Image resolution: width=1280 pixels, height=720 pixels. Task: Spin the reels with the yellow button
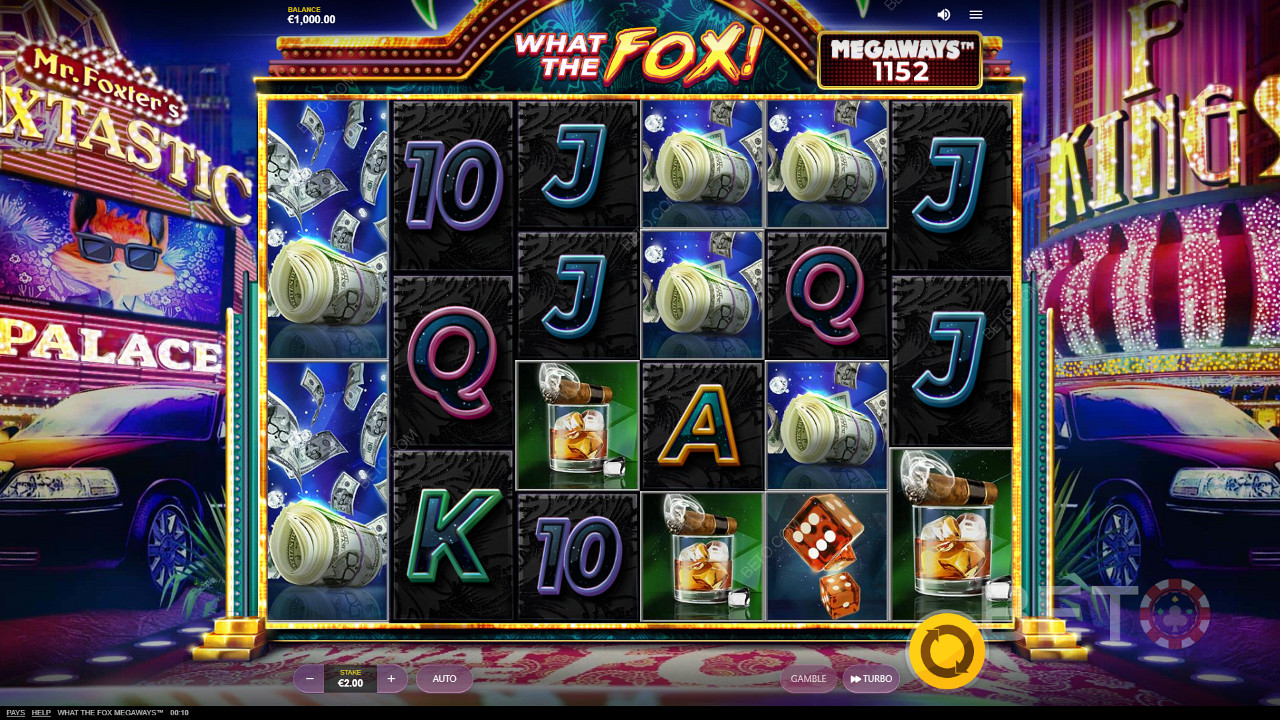click(946, 652)
